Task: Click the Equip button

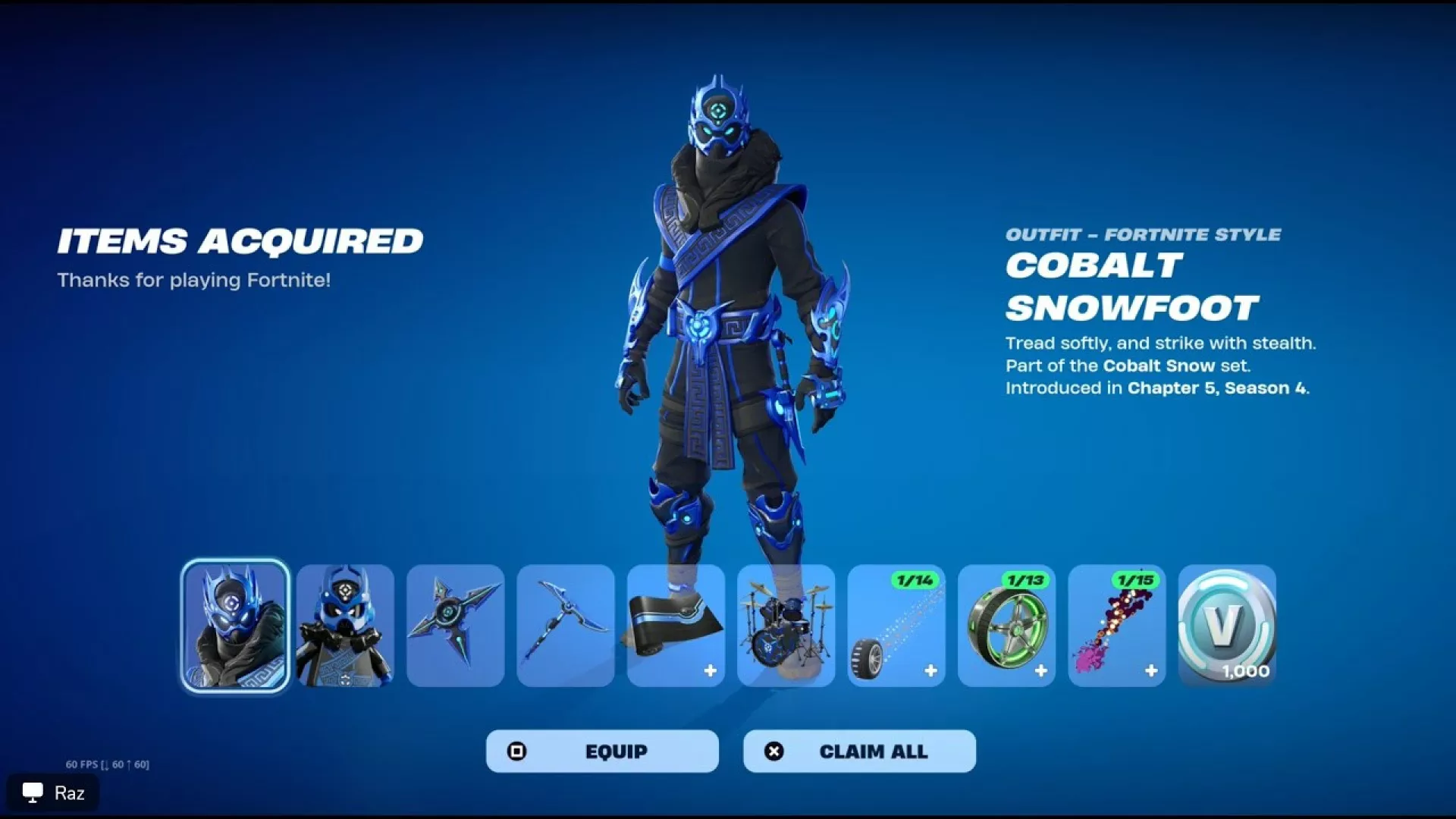Action: click(602, 751)
